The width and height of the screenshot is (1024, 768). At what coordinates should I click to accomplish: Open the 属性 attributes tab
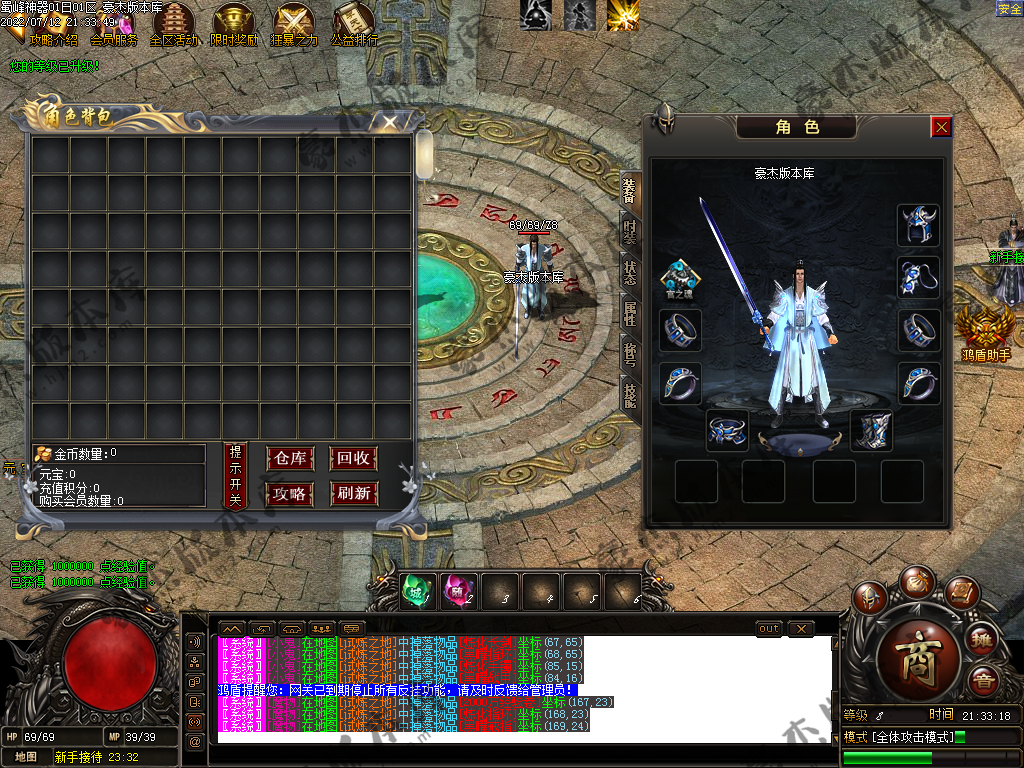[629, 314]
